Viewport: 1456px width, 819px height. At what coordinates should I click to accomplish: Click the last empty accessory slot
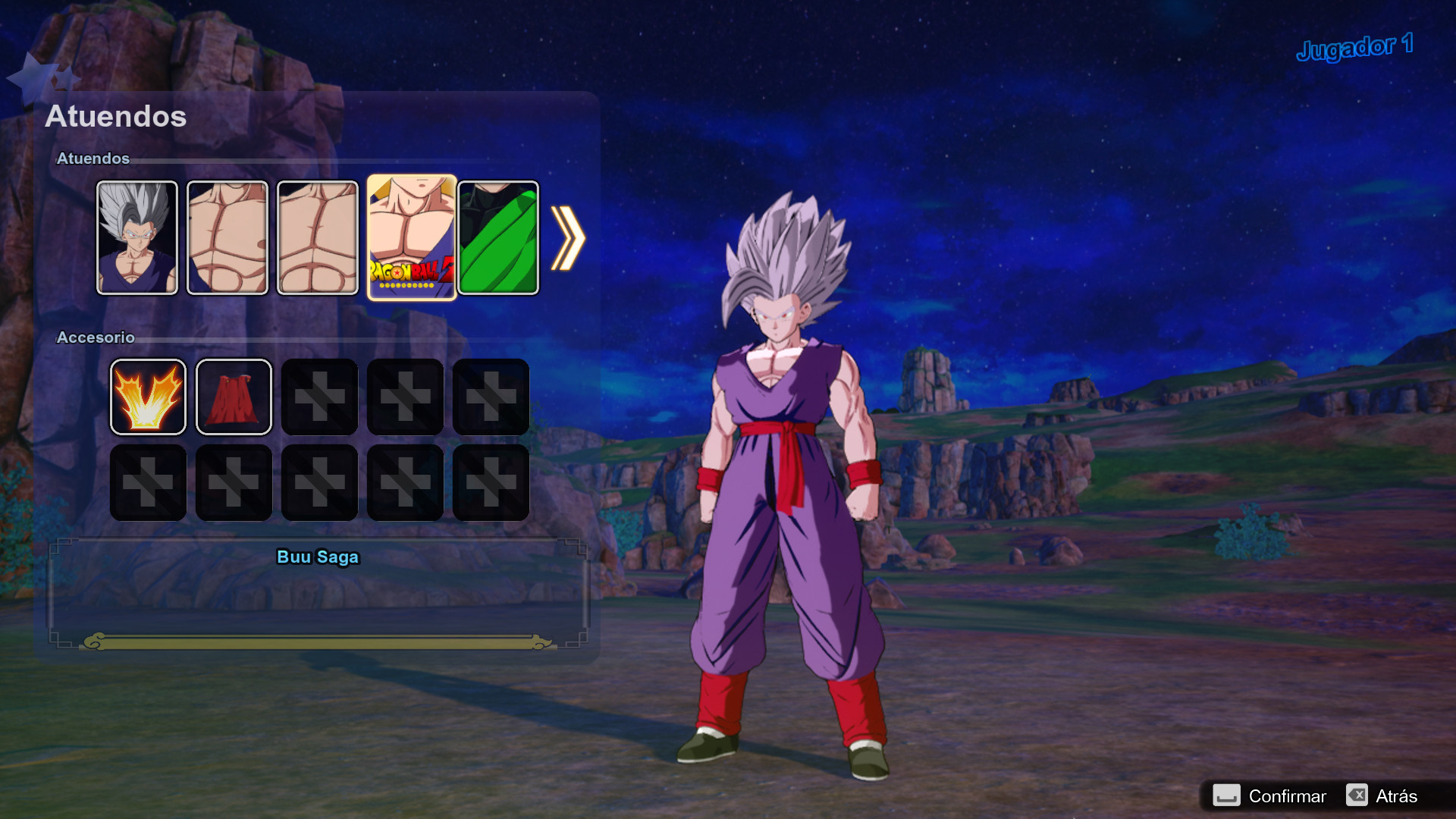491,482
